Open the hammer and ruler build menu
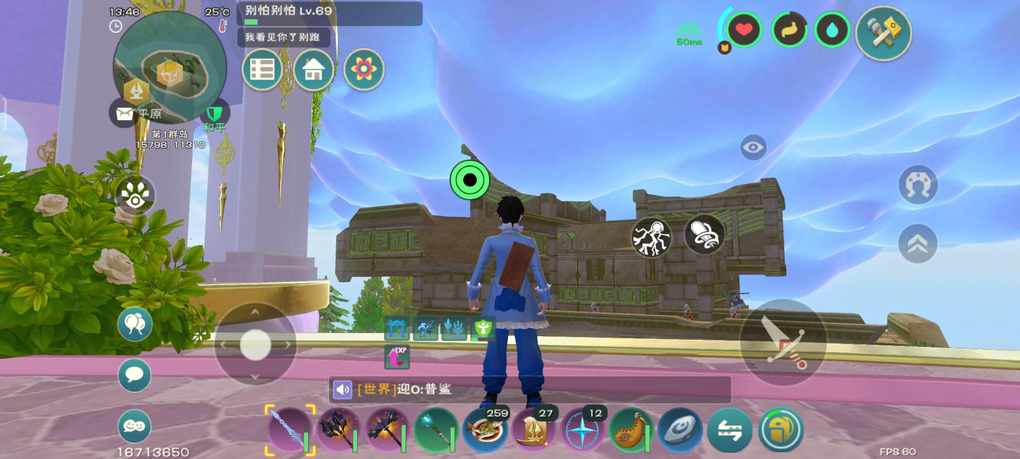The height and width of the screenshot is (459, 1020). [x=883, y=32]
